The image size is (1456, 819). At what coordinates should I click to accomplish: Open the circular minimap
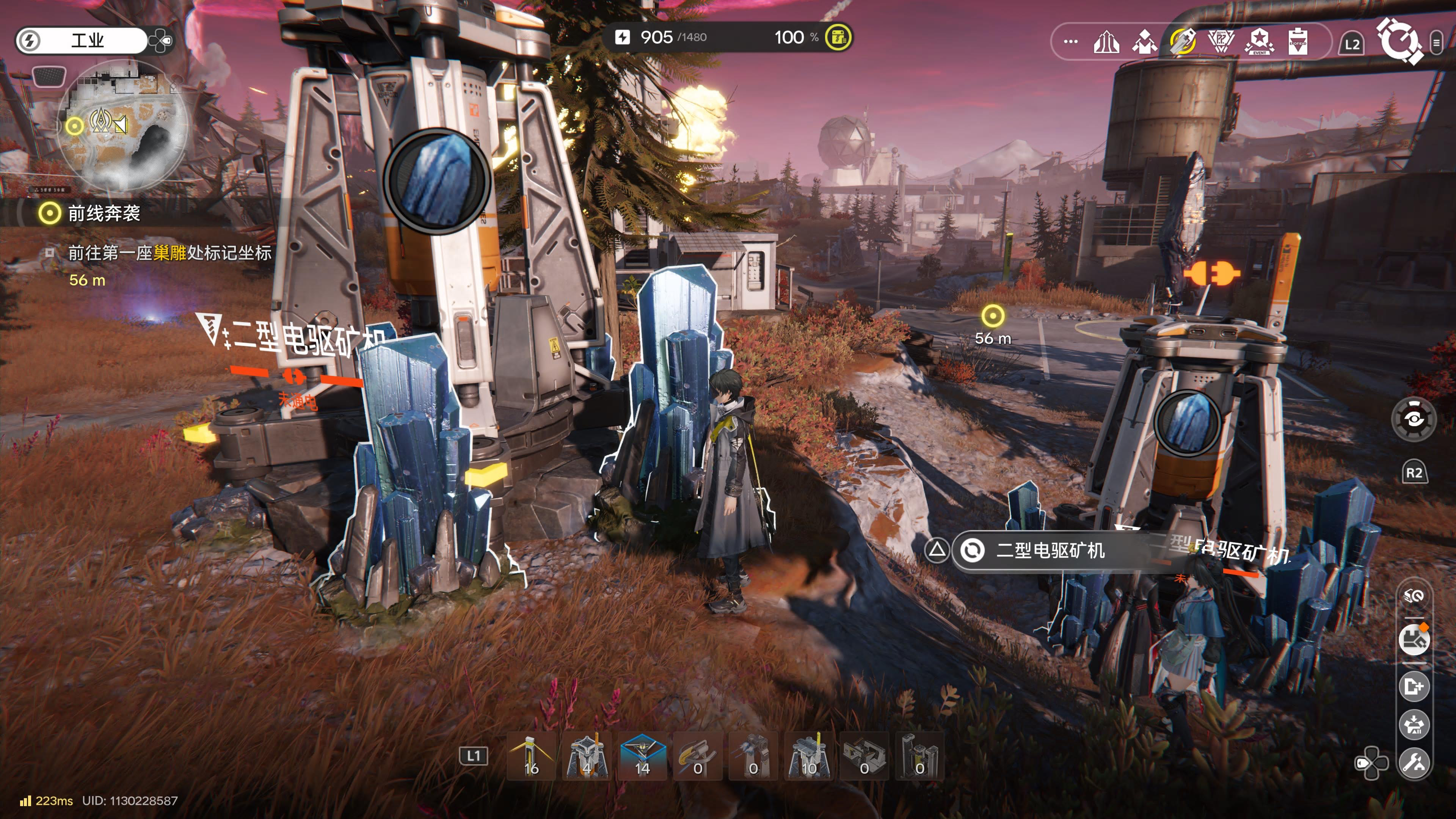click(x=123, y=126)
